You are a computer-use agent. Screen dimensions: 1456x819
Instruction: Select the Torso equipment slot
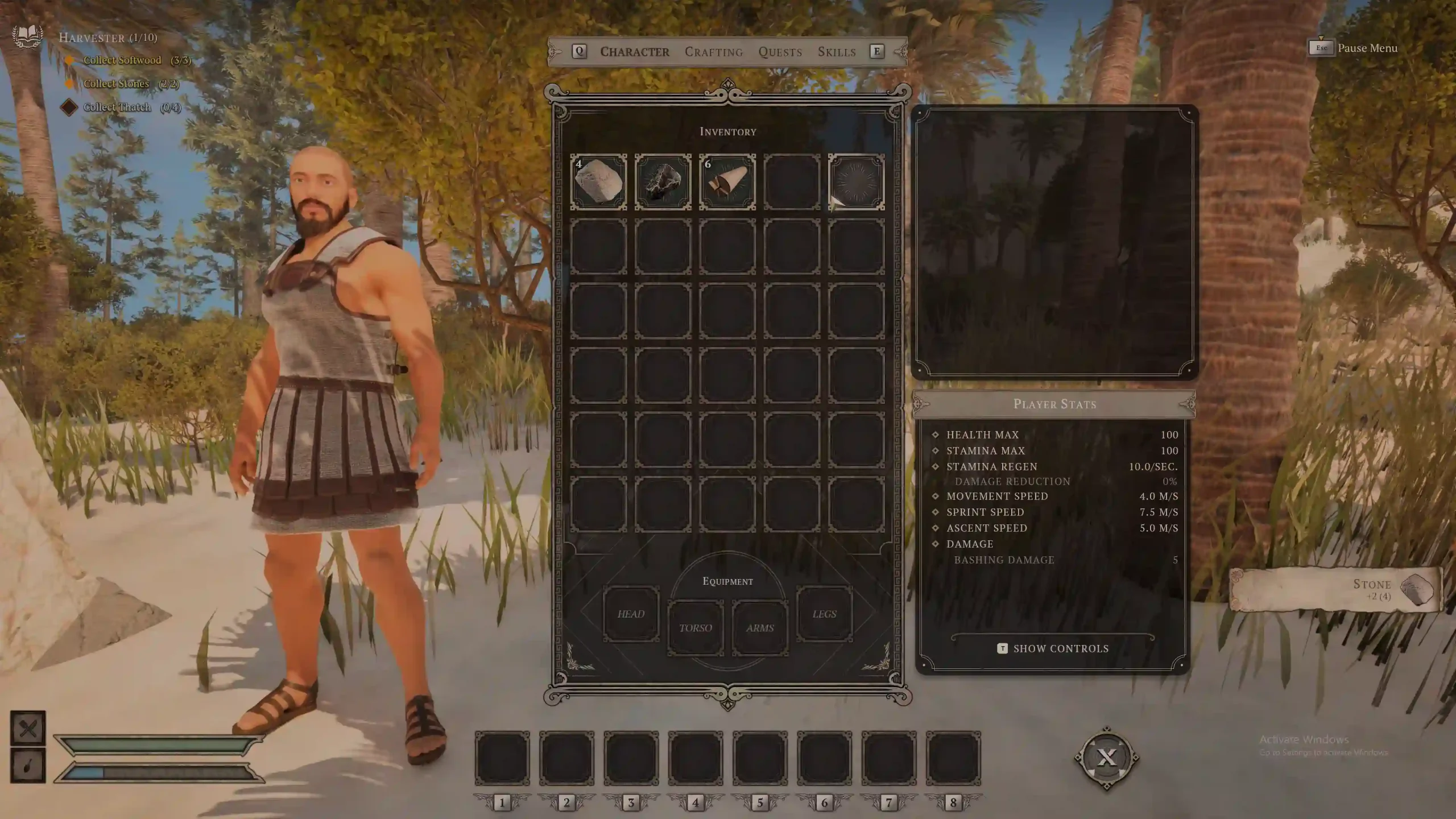click(x=695, y=627)
